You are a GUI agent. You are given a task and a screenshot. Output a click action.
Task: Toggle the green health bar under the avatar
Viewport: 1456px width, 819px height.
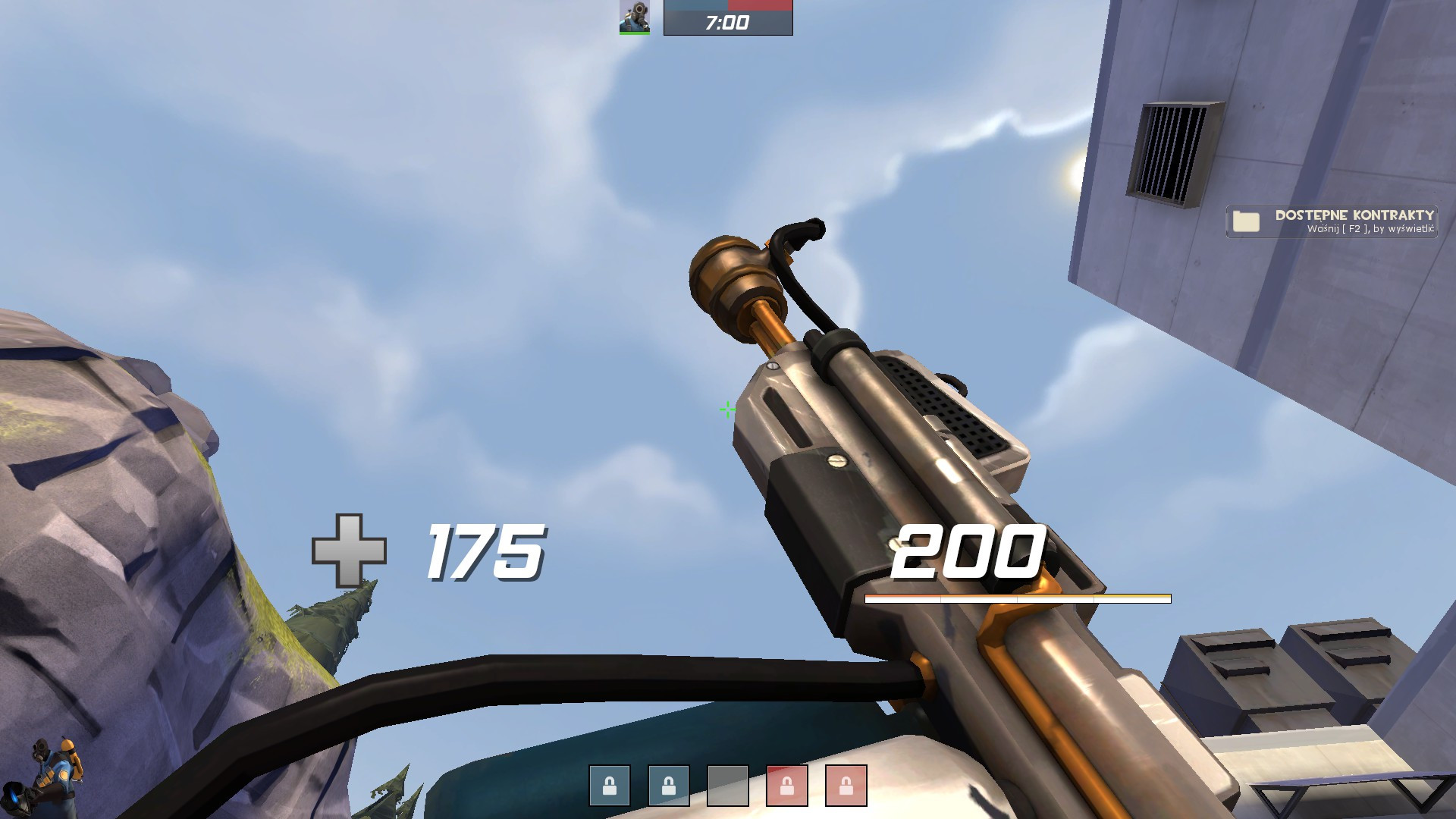coord(635,32)
